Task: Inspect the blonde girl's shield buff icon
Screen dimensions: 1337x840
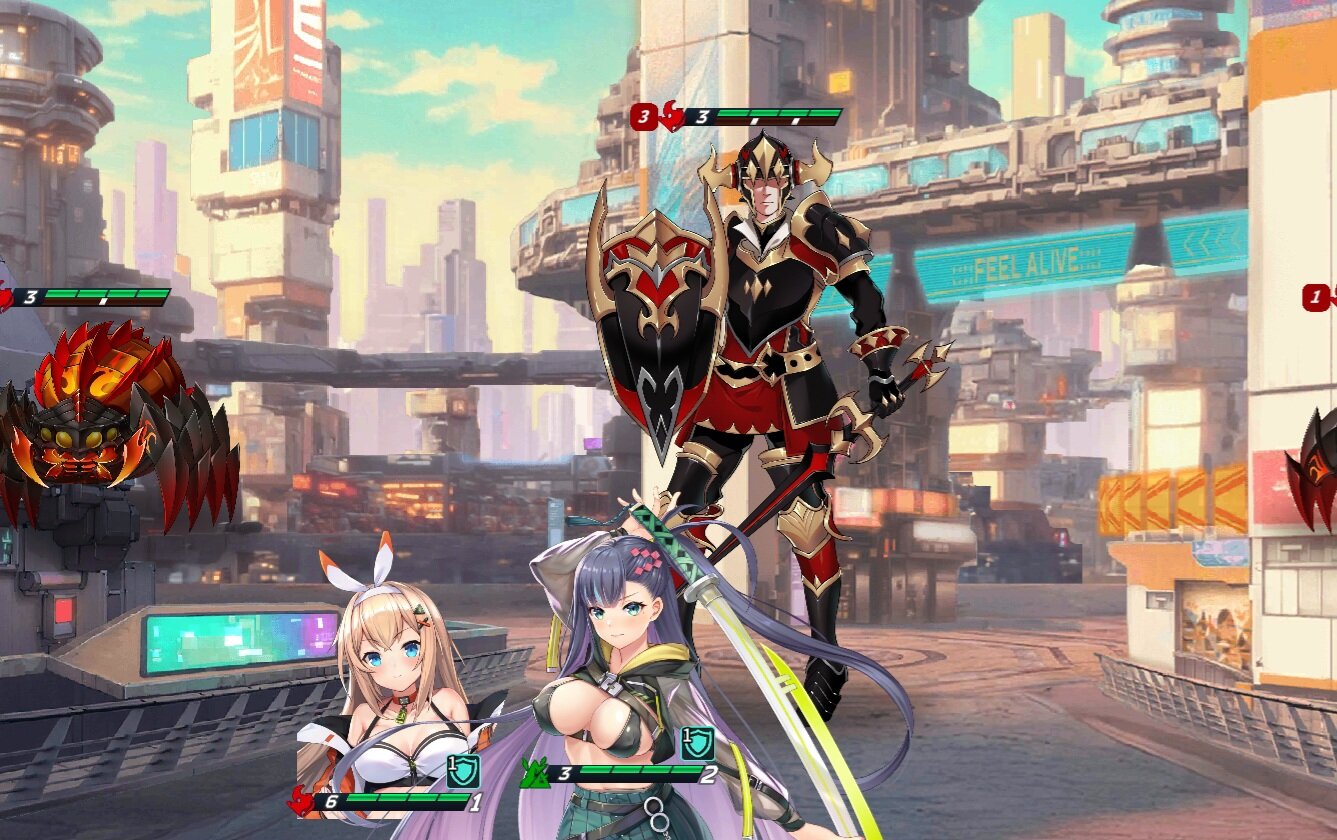Action: (464, 770)
